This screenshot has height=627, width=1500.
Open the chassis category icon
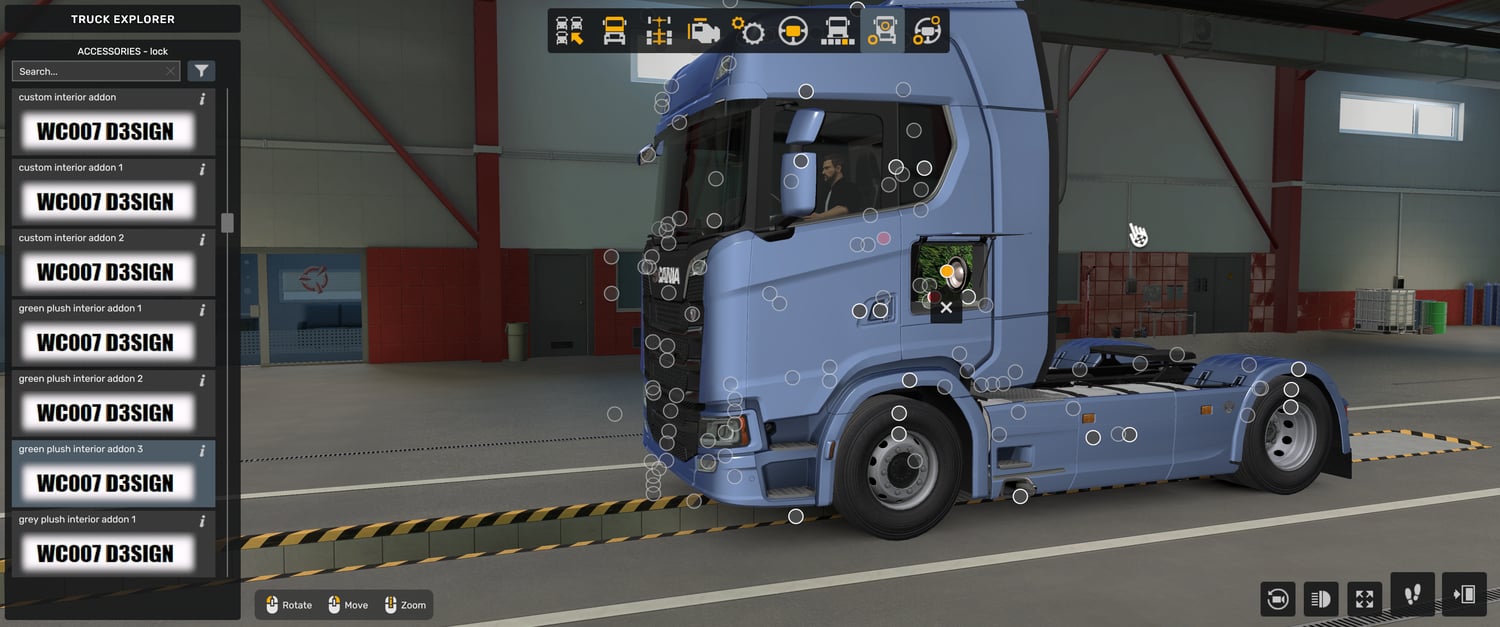coord(658,32)
